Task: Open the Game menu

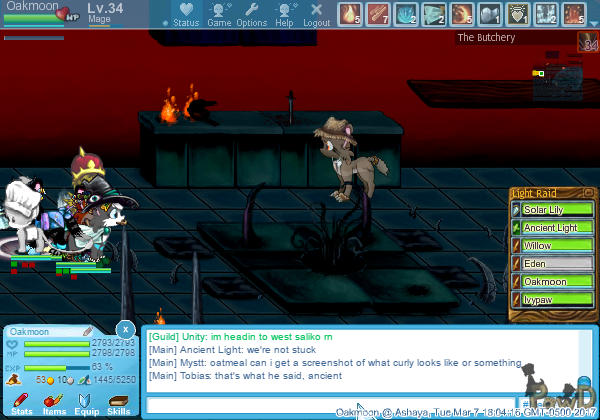Action: click(219, 15)
